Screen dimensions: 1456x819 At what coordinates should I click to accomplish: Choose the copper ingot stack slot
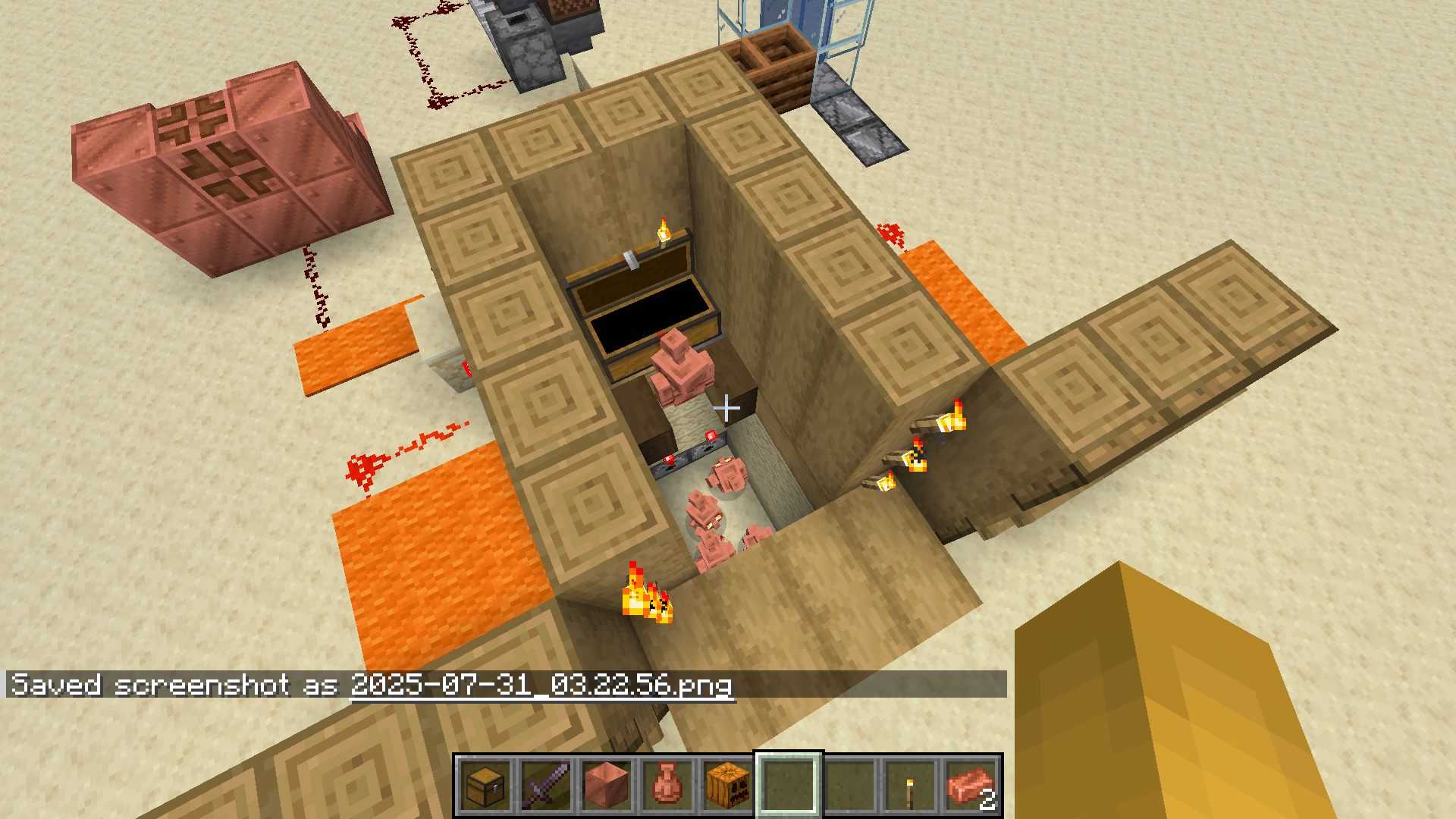tap(971, 786)
